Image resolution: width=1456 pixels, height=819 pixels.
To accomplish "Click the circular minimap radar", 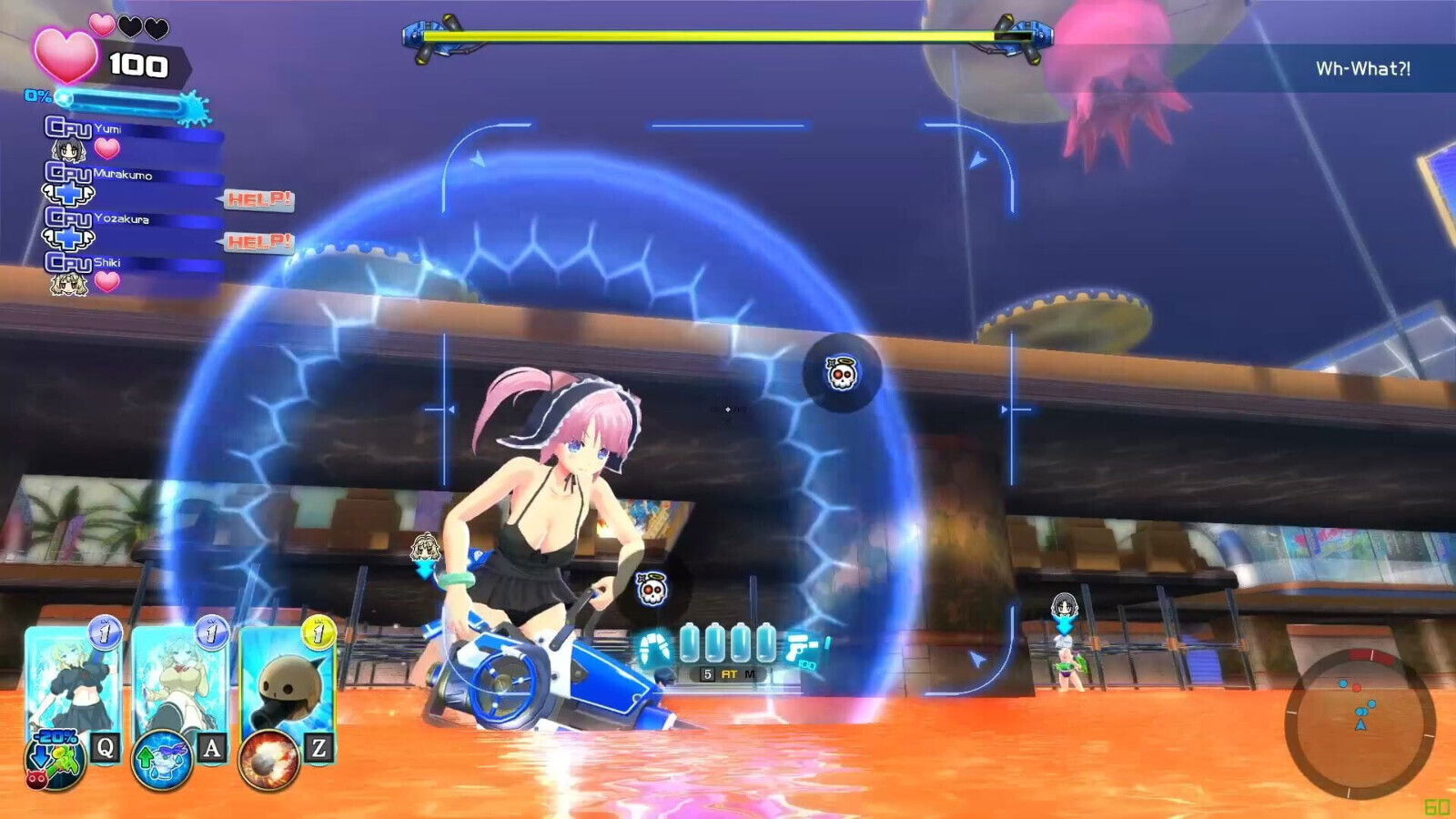I will tap(1360, 721).
